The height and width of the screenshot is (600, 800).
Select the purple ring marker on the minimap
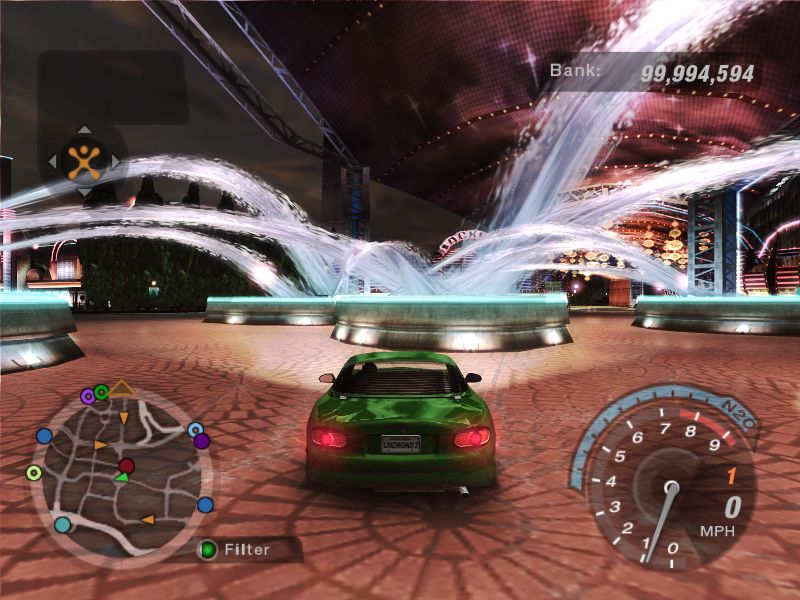tap(88, 396)
